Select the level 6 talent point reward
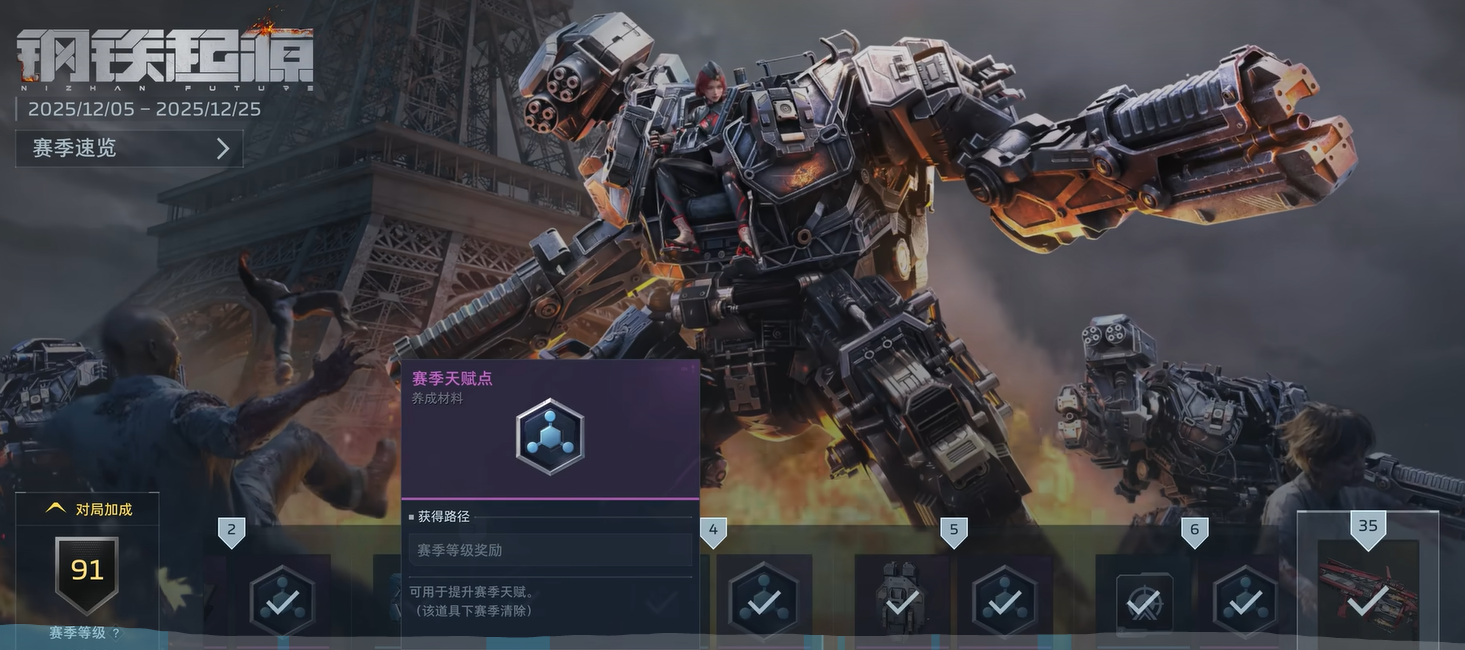The width and height of the screenshot is (1465, 650). coord(1244,600)
